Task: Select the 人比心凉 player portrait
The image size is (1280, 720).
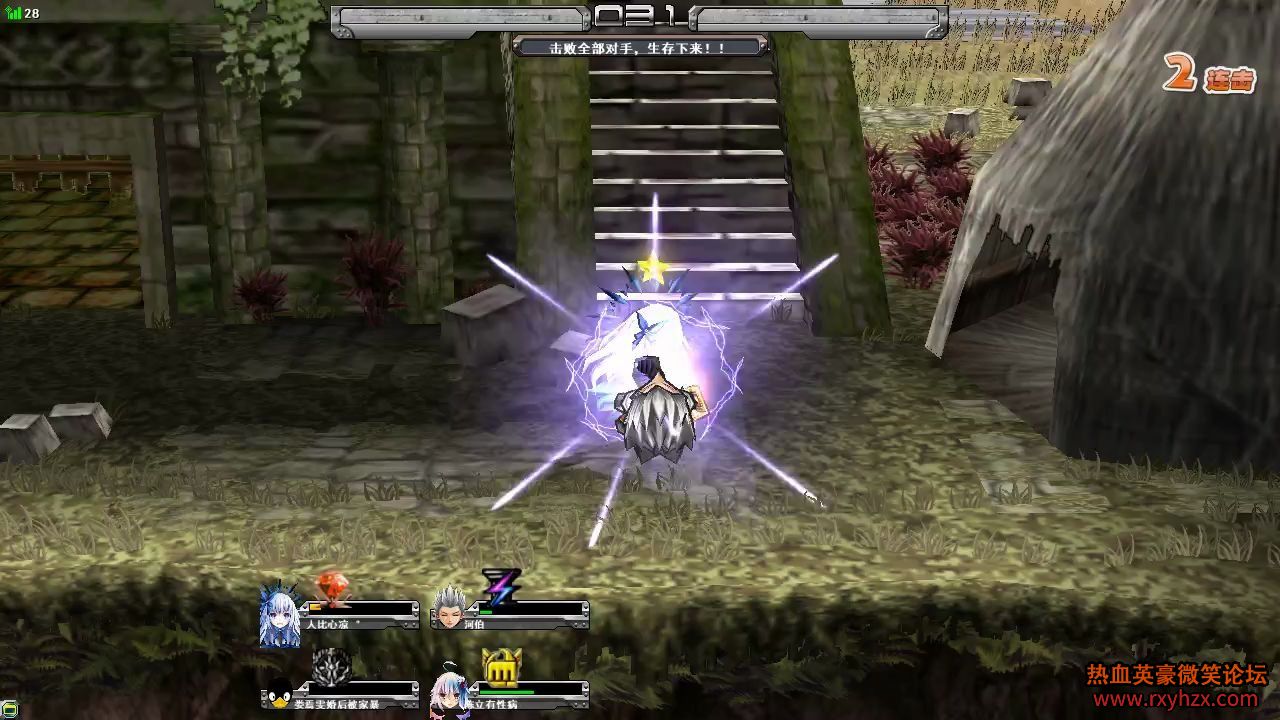Action: (280, 613)
